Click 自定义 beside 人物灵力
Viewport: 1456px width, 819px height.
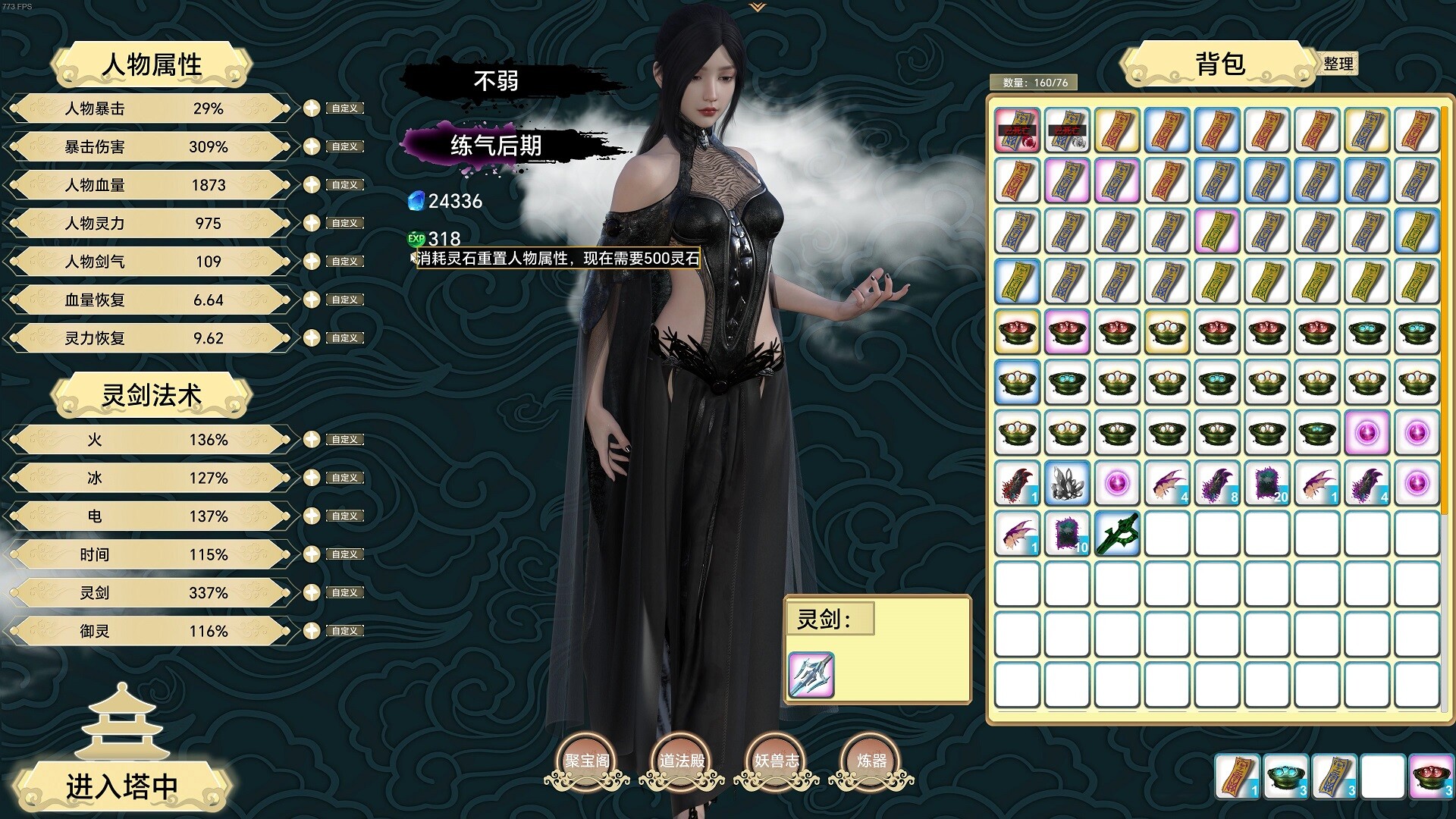(345, 223)
